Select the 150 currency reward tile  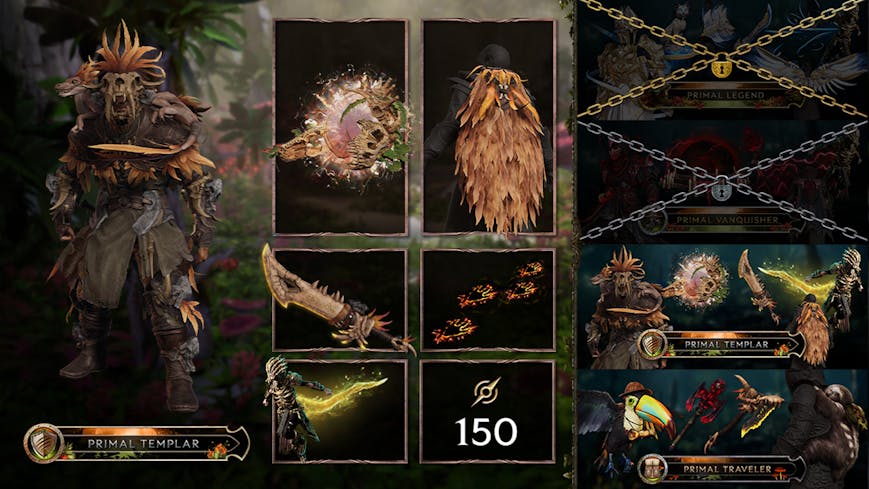pyautogui.click(x=489, y=411)
